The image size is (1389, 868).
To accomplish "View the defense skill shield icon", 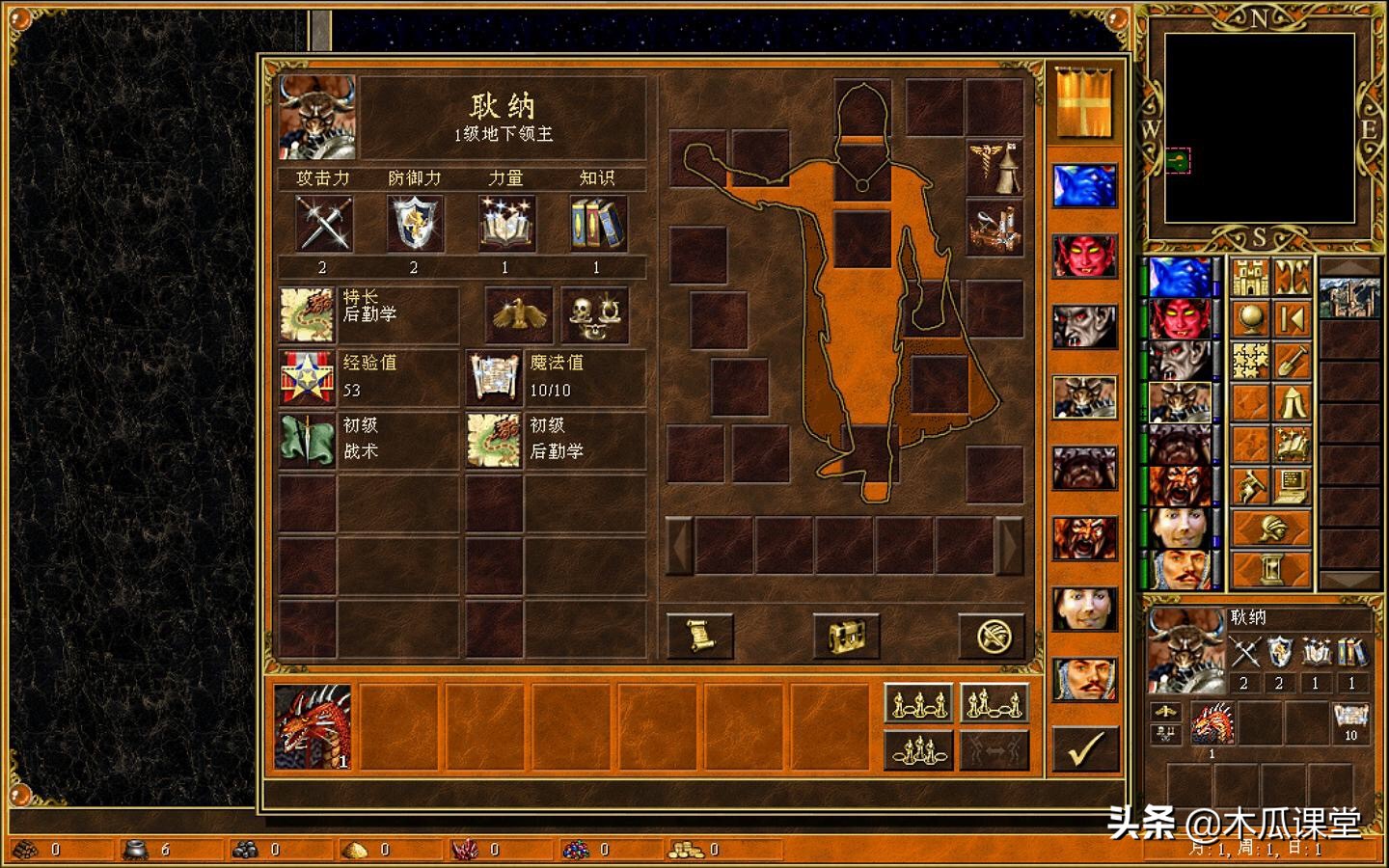I will click(415, 224).
